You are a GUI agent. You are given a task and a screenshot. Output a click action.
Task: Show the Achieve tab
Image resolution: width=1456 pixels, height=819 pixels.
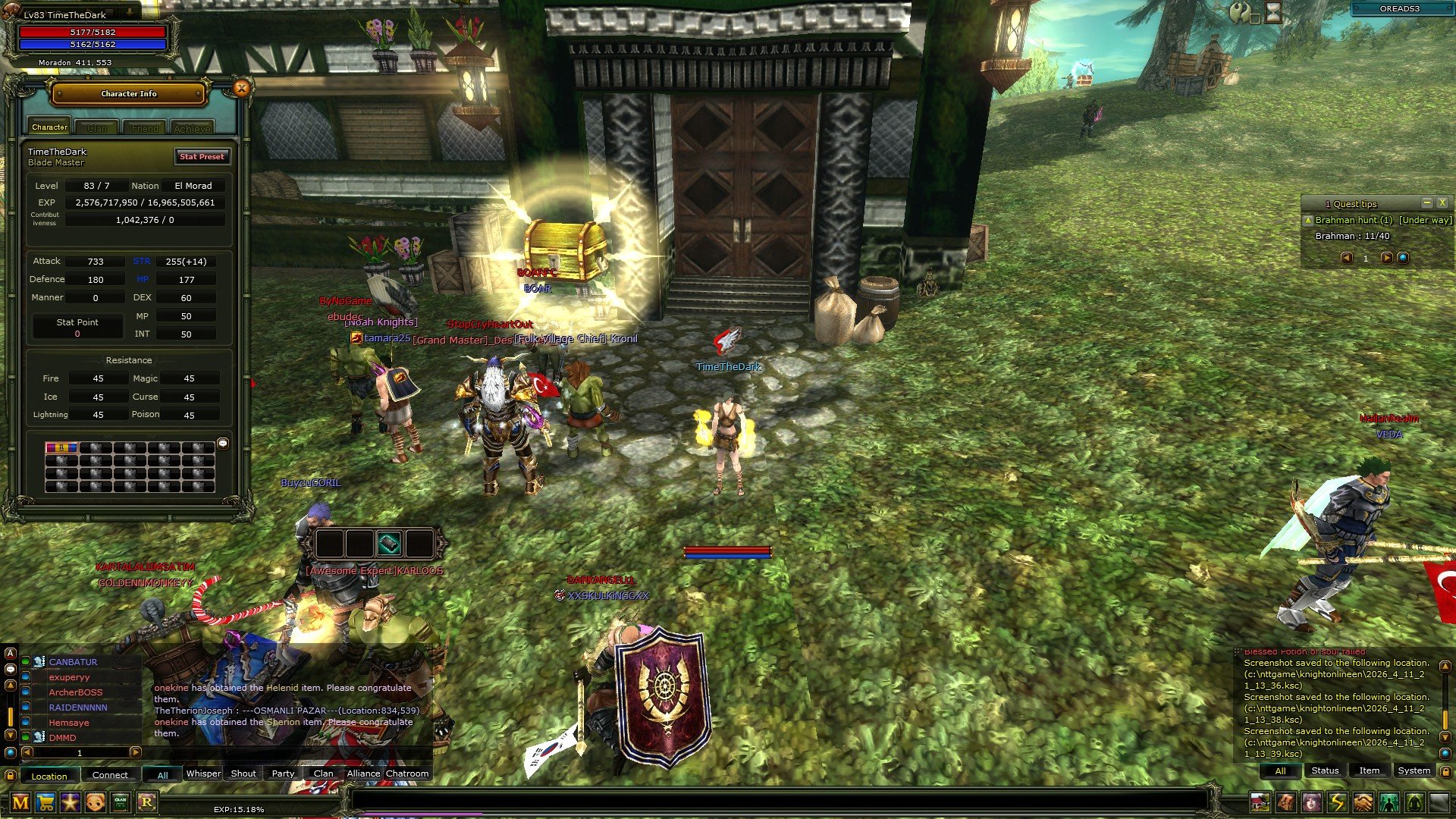[x=192, y=128]
